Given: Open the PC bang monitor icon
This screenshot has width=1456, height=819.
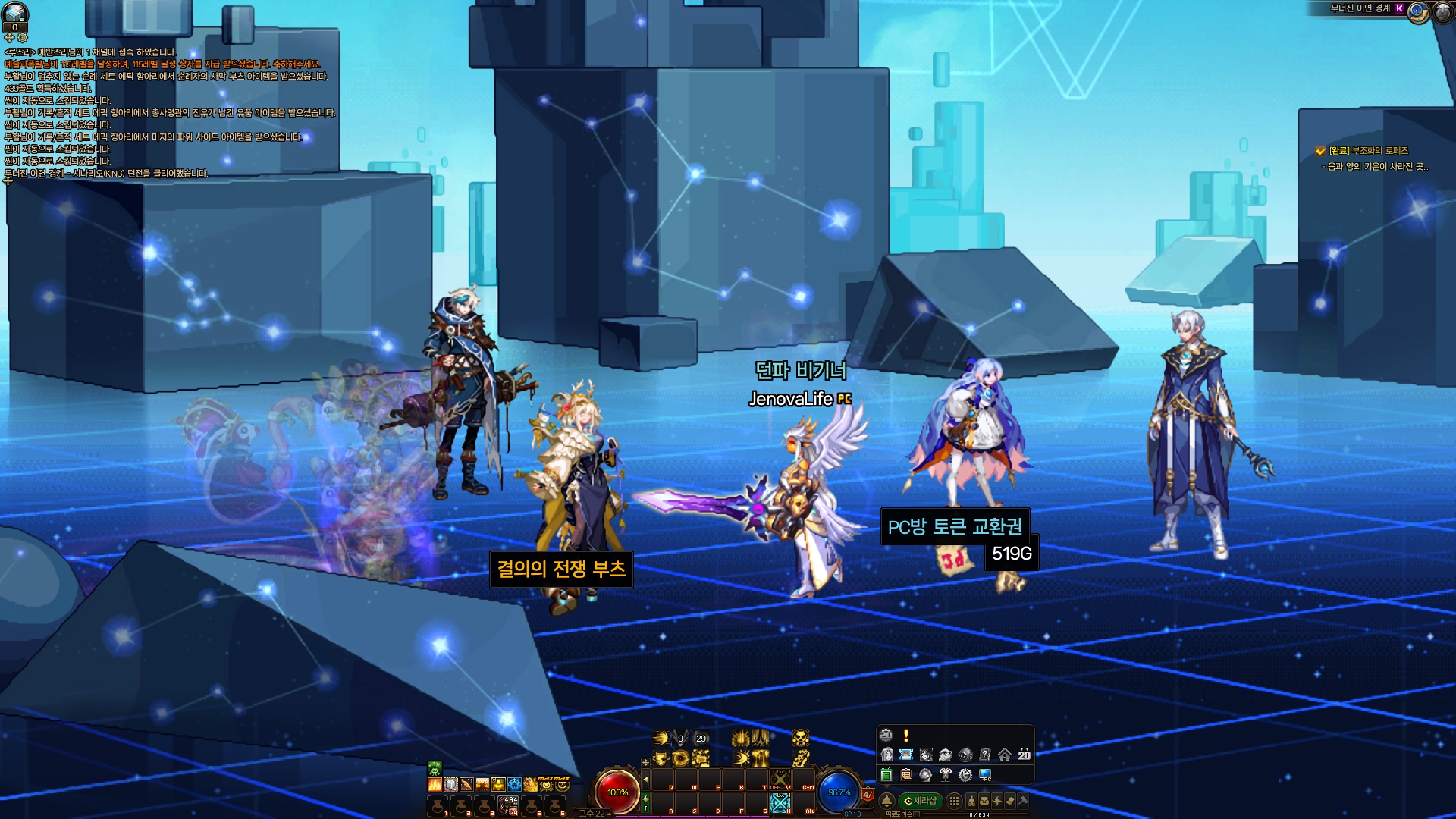Looking at the screenshot, I should coord(985,775).
